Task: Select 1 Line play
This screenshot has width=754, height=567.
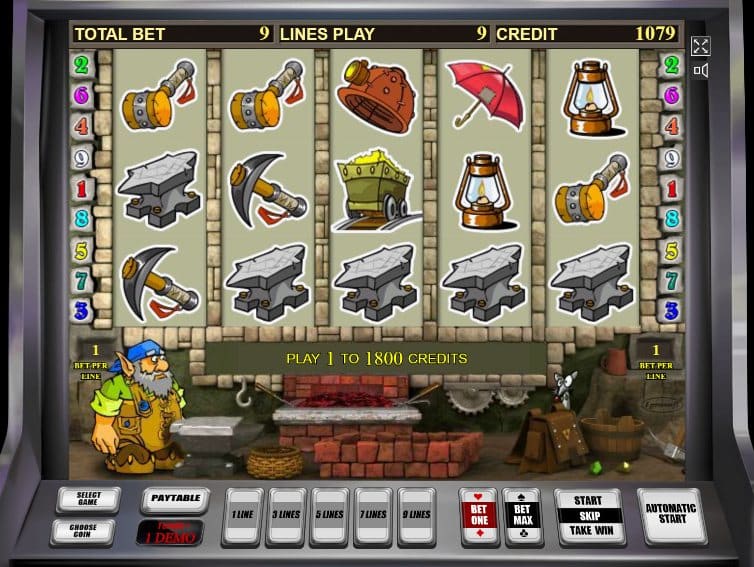Action: tap(241, 516)
